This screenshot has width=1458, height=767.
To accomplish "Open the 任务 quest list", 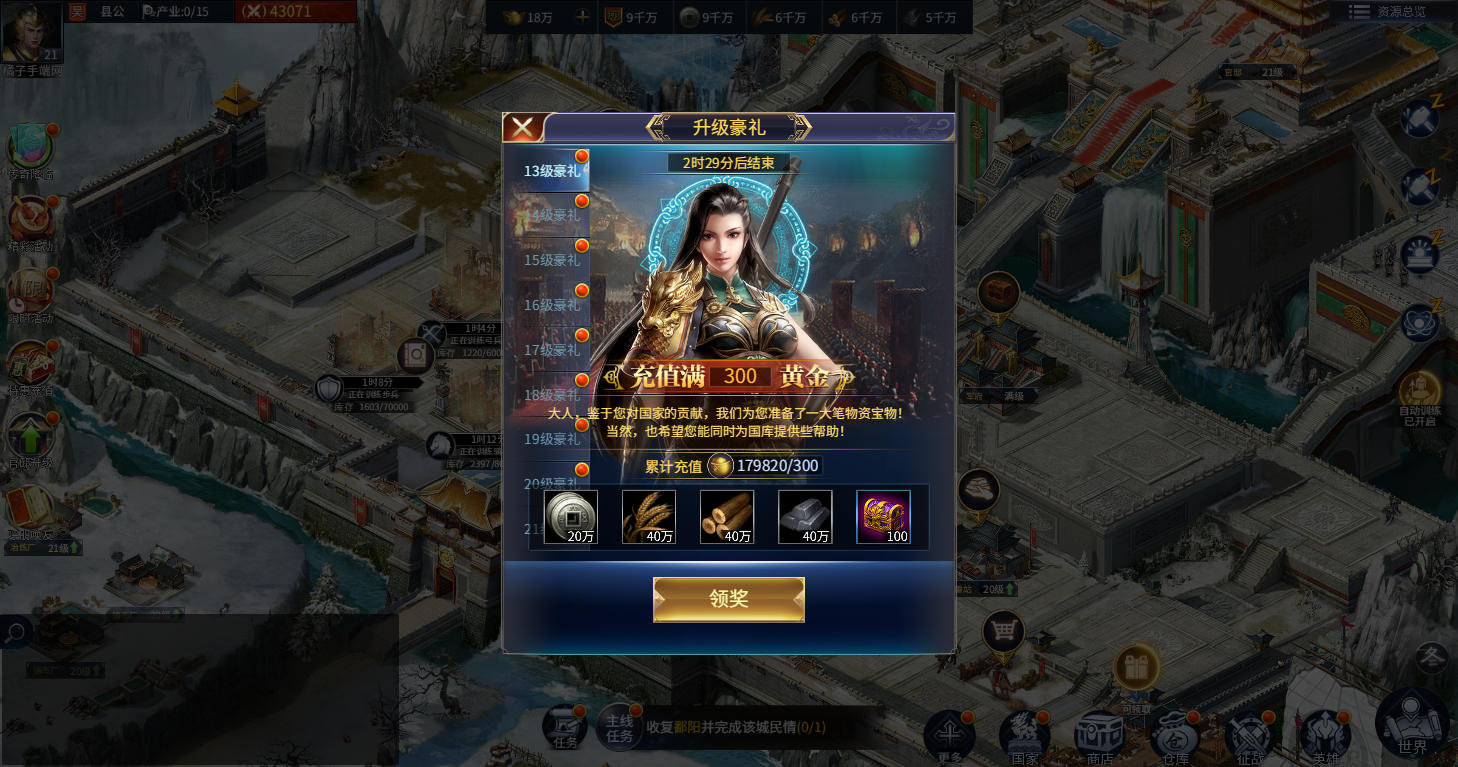I will point(566,729).
